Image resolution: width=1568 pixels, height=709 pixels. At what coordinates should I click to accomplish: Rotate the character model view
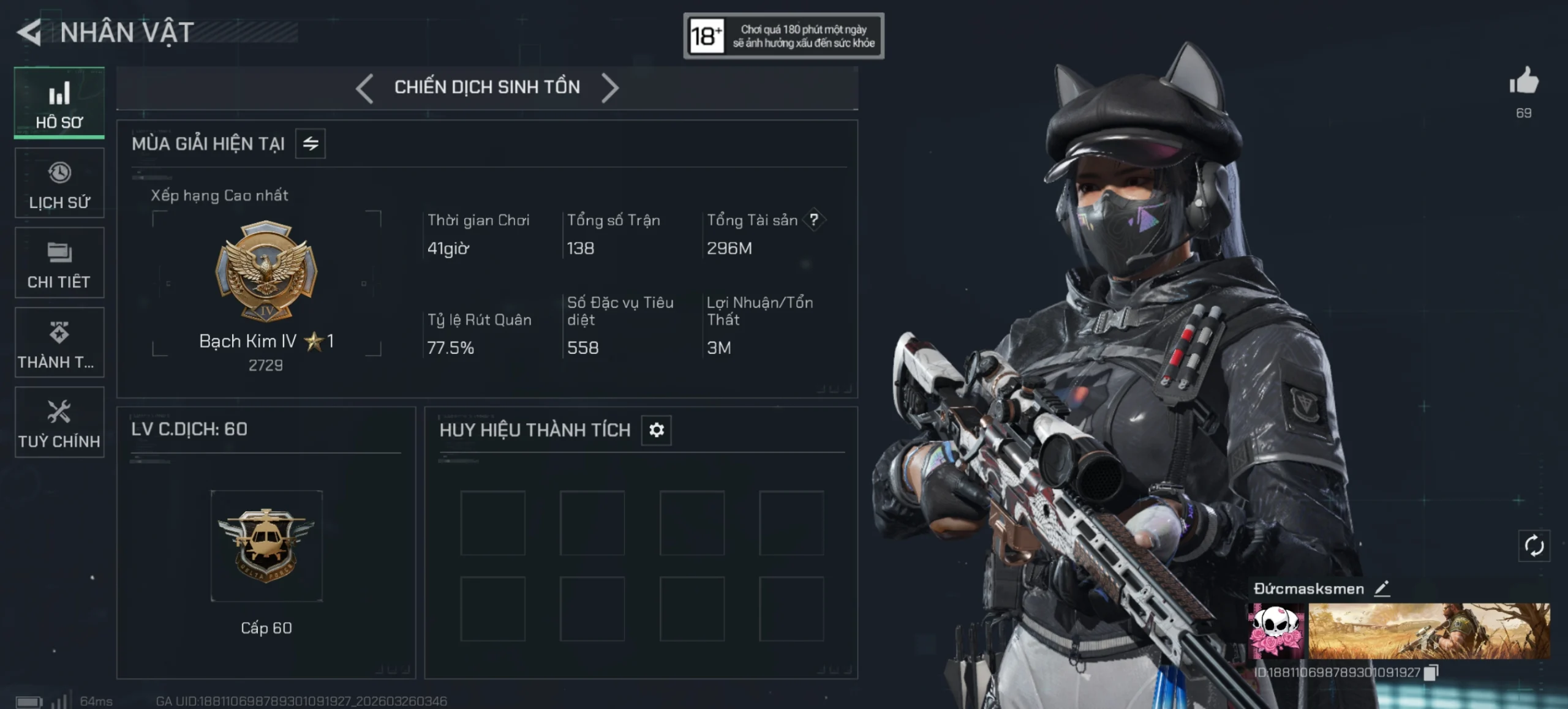[x=1534, y=546]
